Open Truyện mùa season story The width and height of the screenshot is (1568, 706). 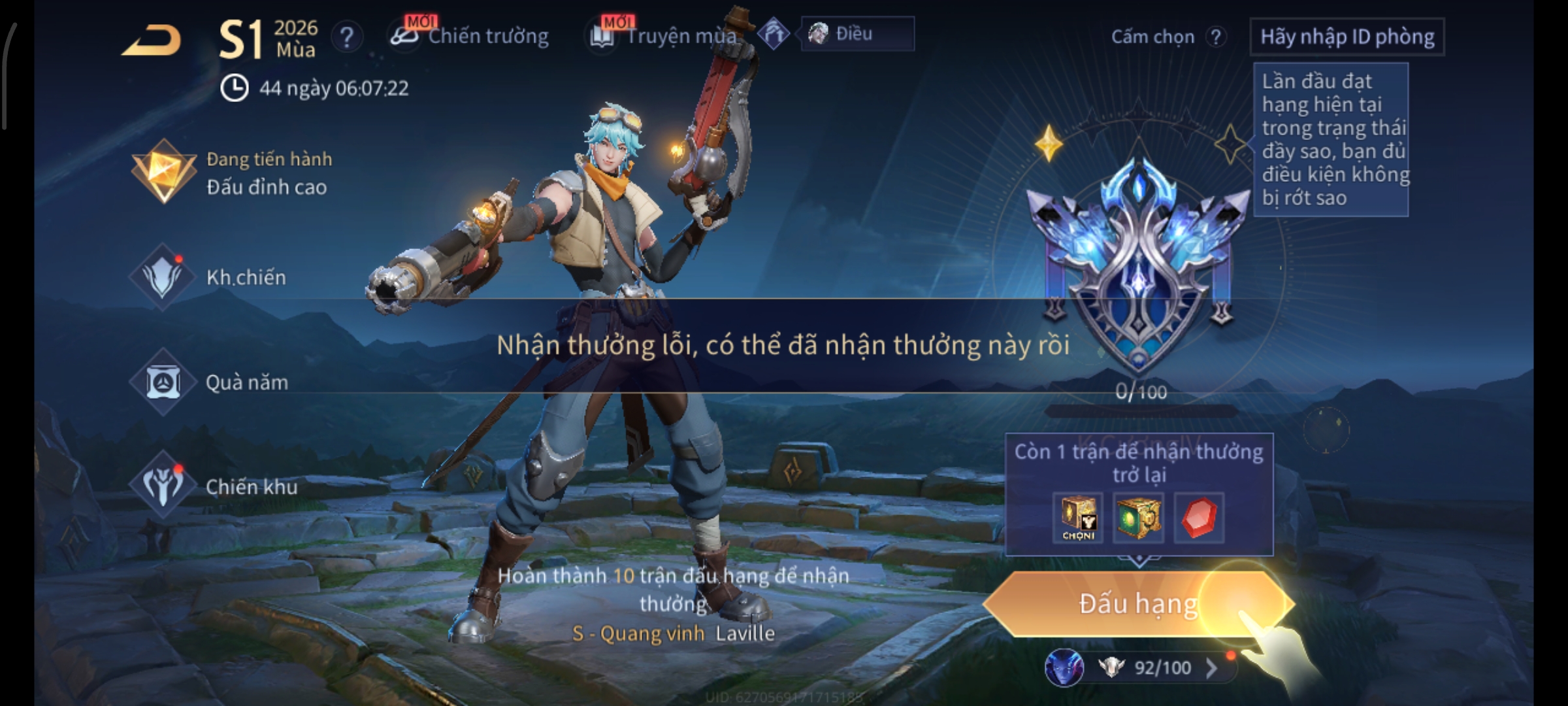pos(665,36)
